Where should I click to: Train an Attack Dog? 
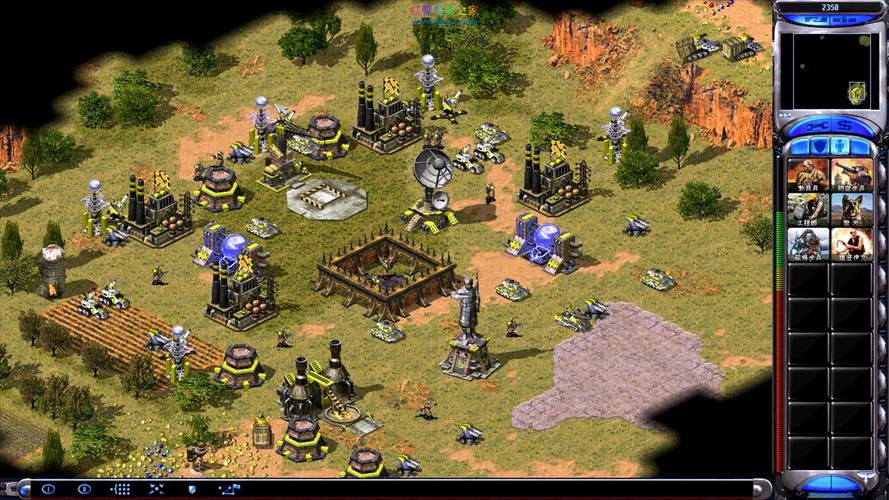click(850, 209)
